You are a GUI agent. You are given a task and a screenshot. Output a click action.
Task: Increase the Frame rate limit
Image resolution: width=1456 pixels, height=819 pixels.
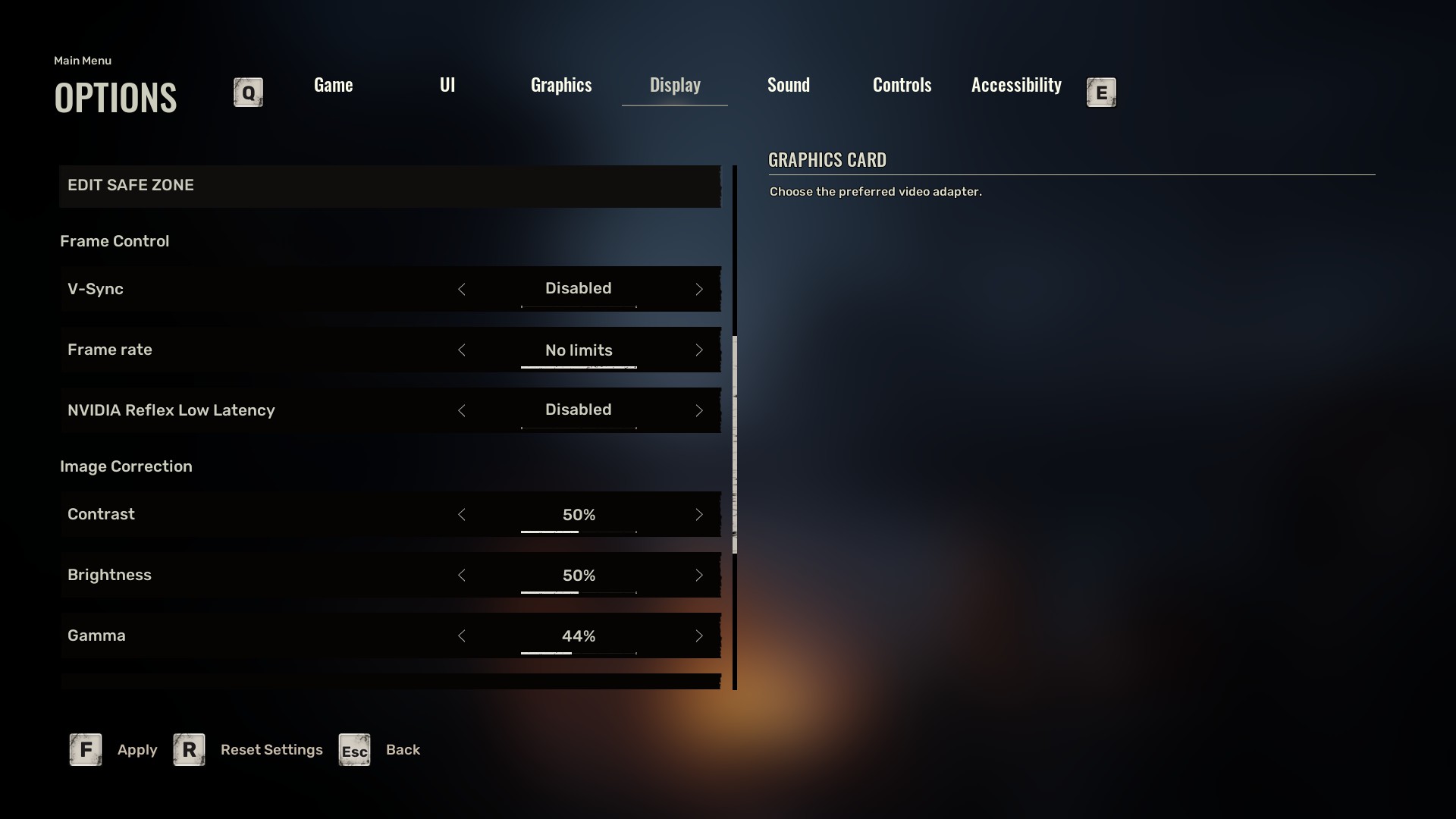(x=699, y=350)
